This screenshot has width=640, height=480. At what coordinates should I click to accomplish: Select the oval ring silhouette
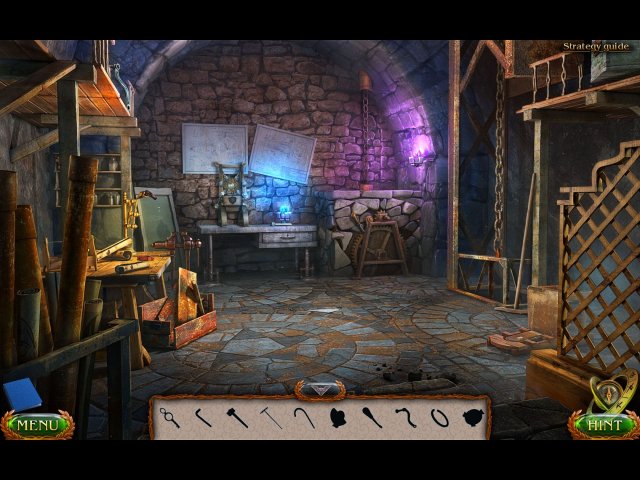tap(439, 416)
